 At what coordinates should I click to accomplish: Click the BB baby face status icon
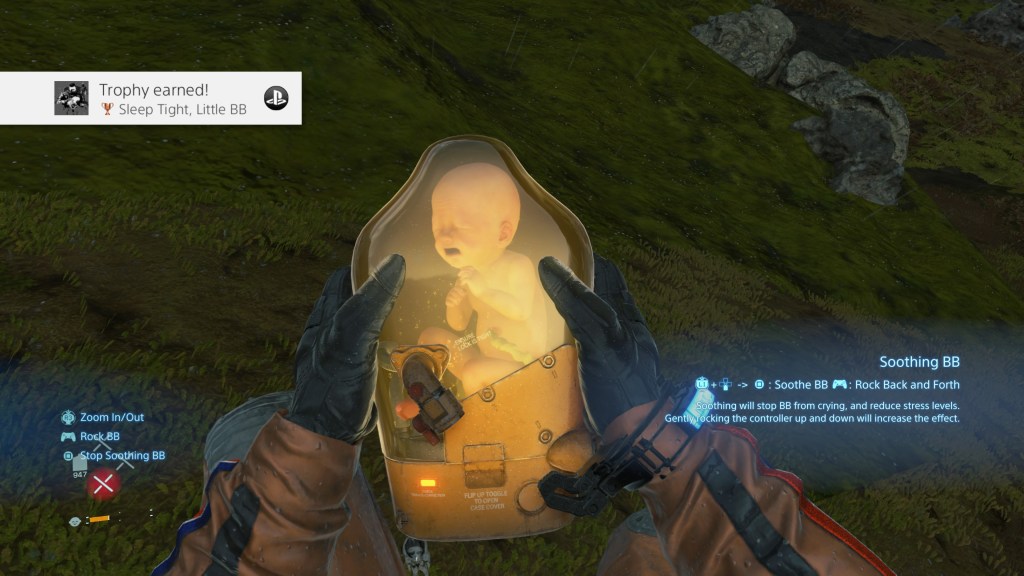[x=75, y=521]
